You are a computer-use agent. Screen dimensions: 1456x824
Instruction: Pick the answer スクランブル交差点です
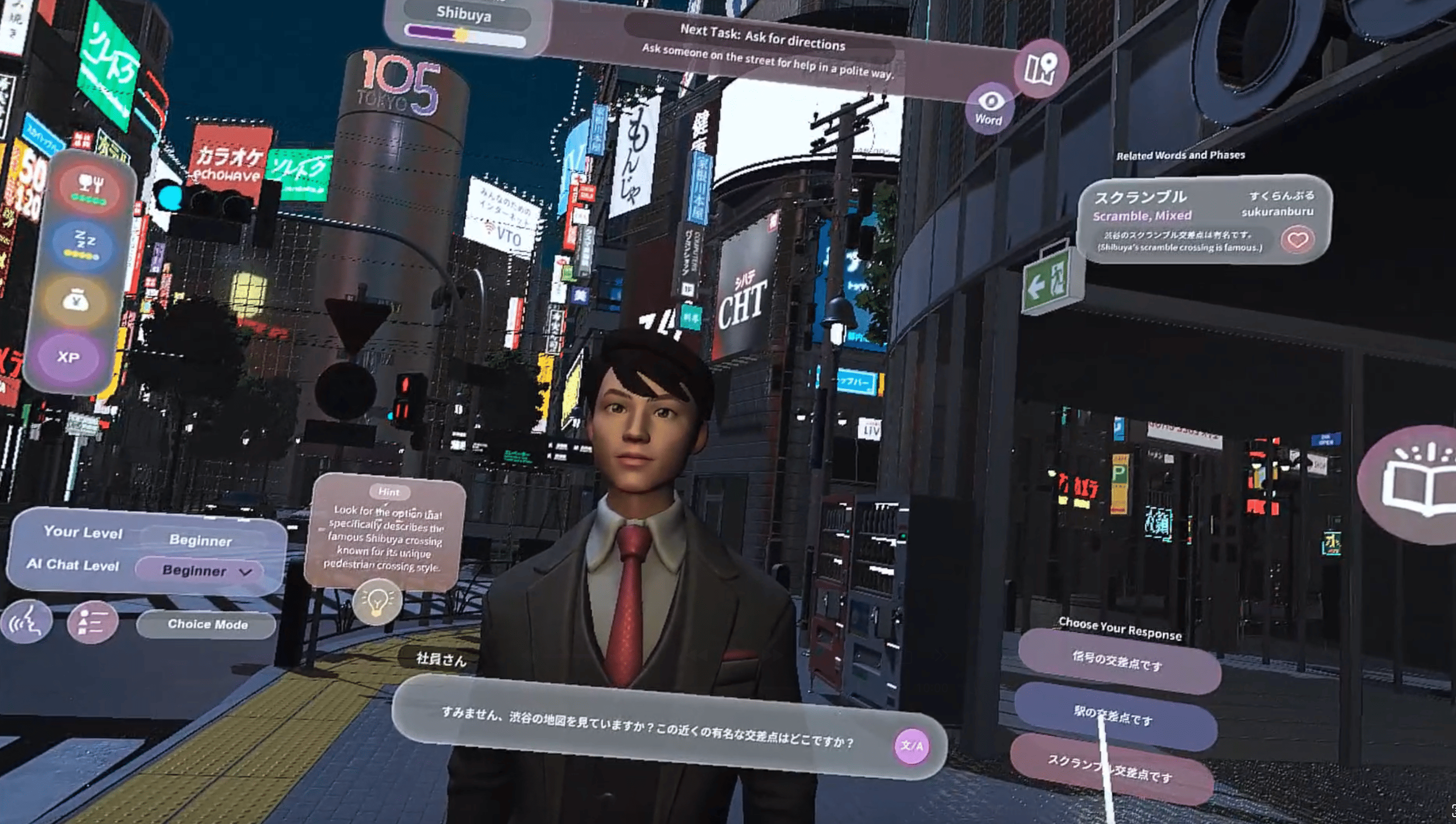pos(1110,769)
